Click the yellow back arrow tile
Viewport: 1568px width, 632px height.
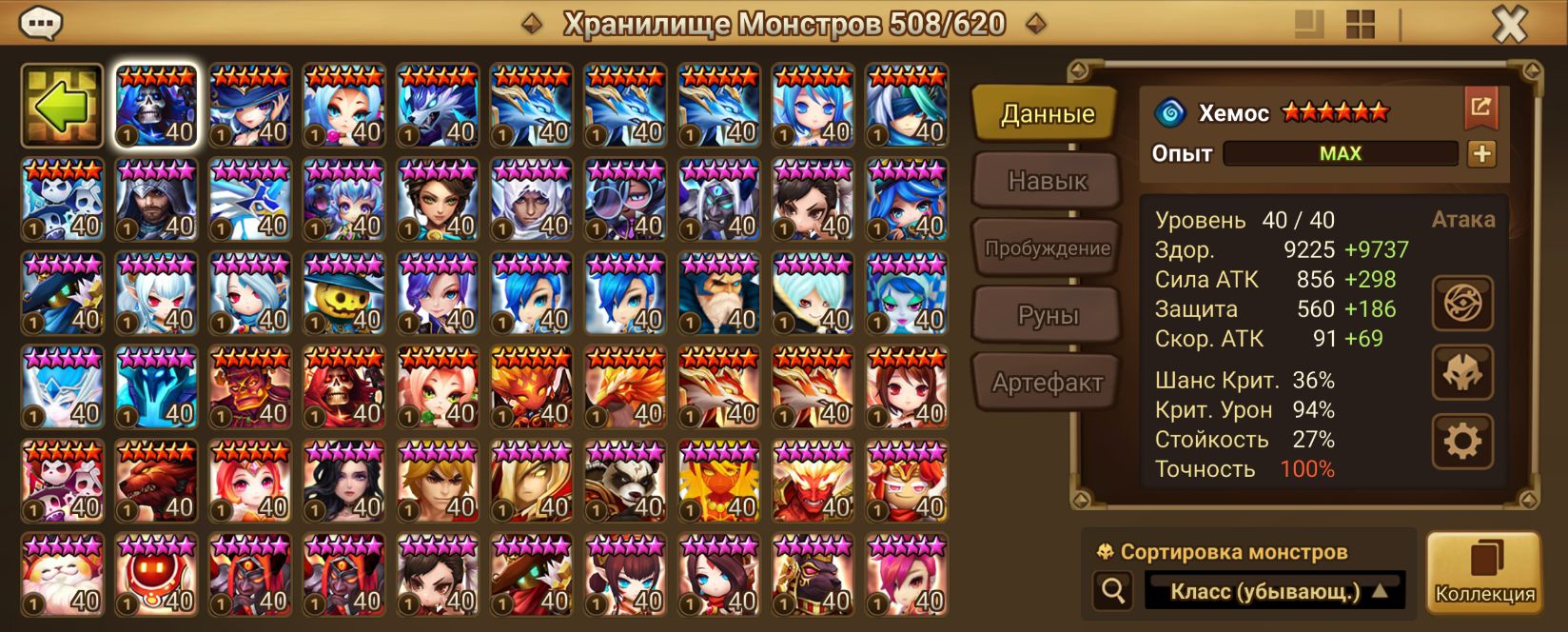click(x=62, y=105)
